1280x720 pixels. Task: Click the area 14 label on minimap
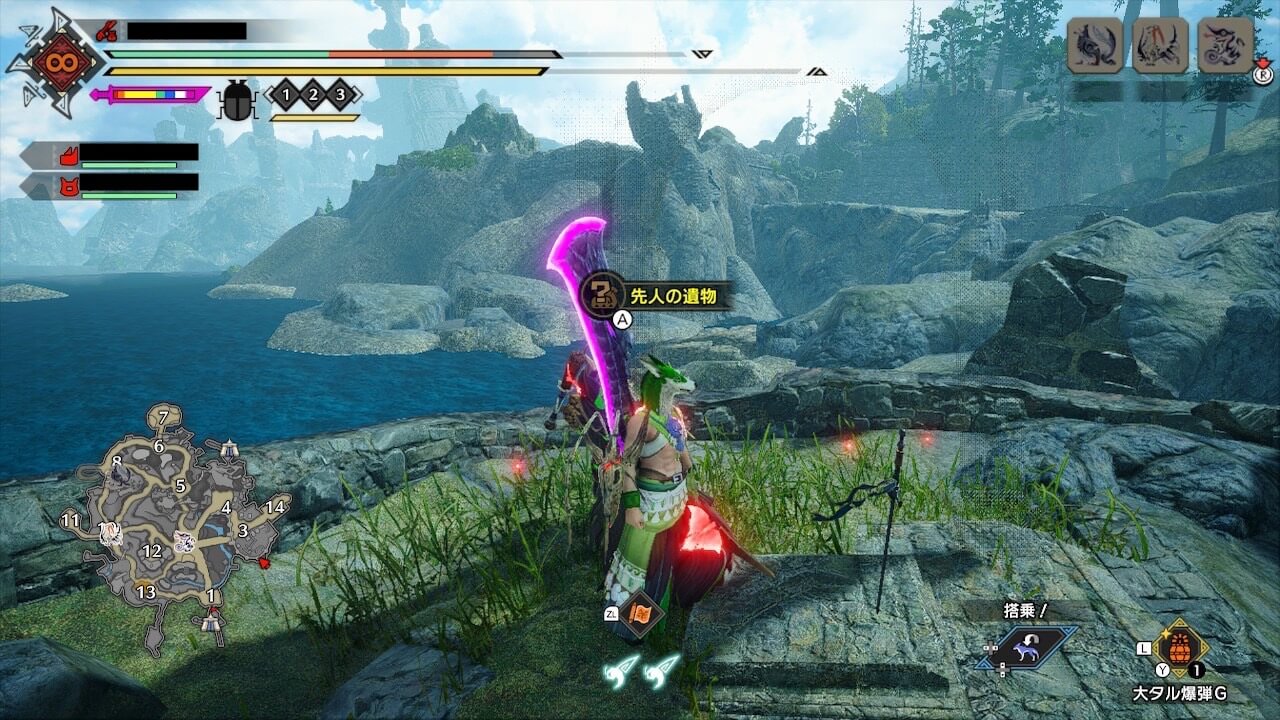point(275,506)
